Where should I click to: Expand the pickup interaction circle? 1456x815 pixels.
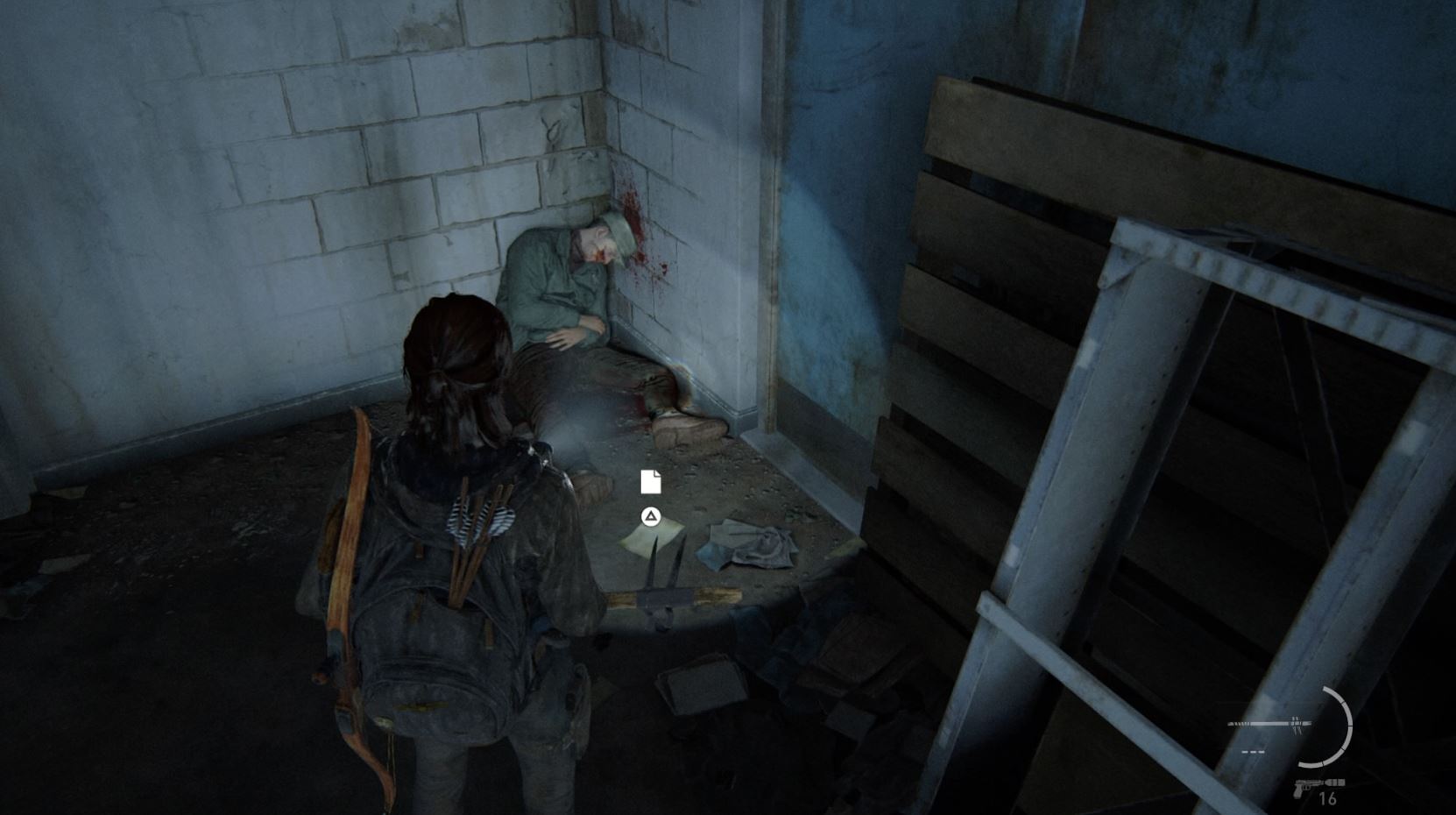(x=650, y=516)
